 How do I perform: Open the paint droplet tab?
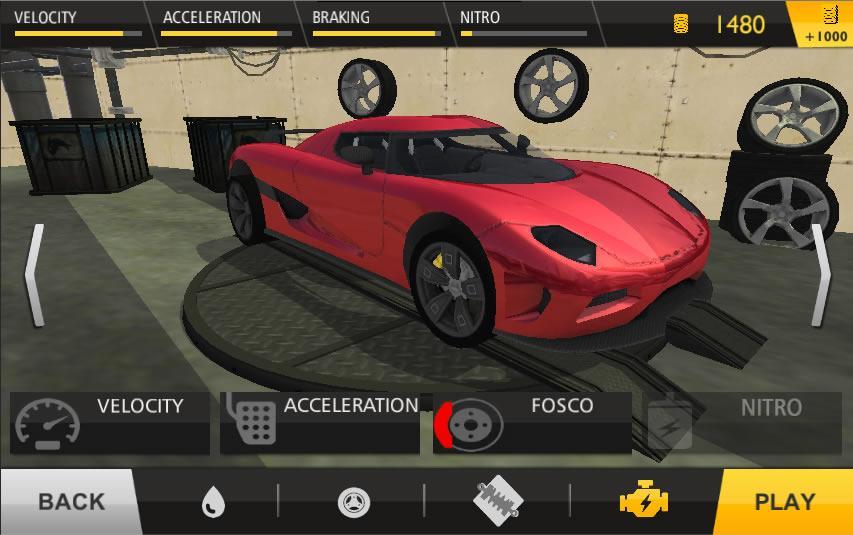pyautogui.click(x=212, y=501)
